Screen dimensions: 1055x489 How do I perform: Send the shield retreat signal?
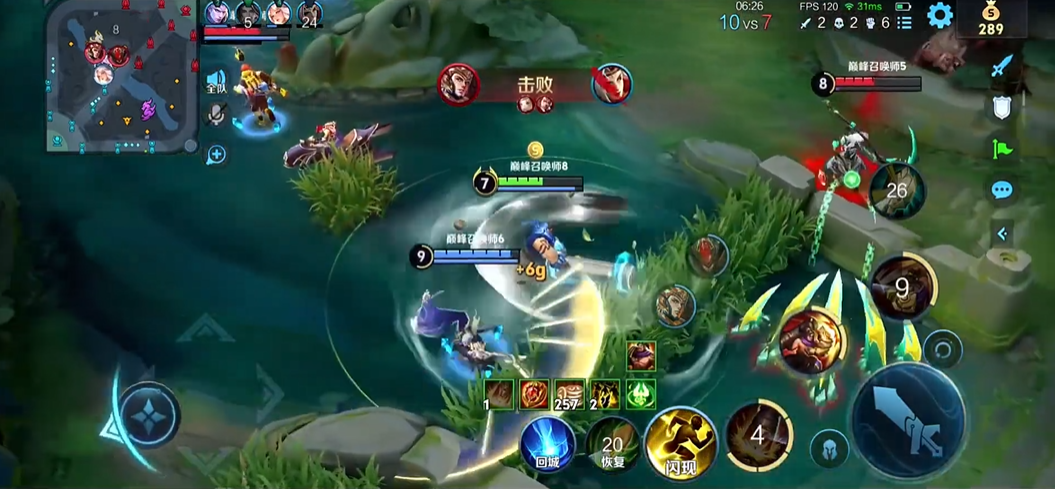(x=1002, y=108)
